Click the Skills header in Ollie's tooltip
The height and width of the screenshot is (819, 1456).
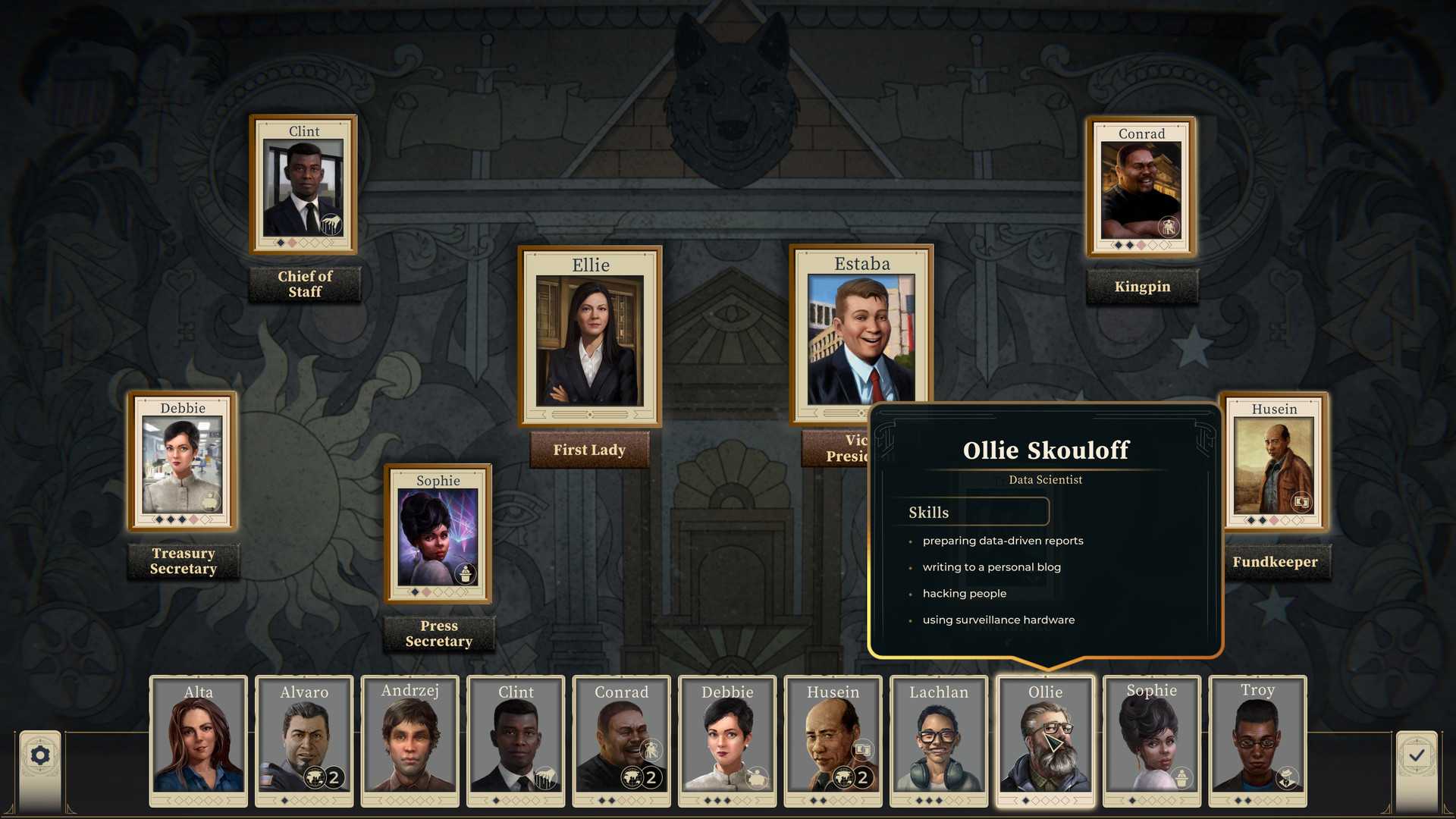927,512
